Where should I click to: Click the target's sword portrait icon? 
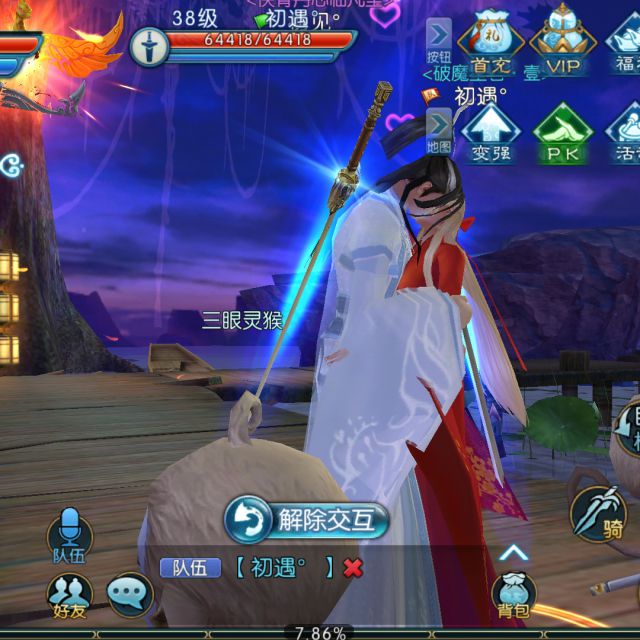pyautogui.click(x=149, y=46)
